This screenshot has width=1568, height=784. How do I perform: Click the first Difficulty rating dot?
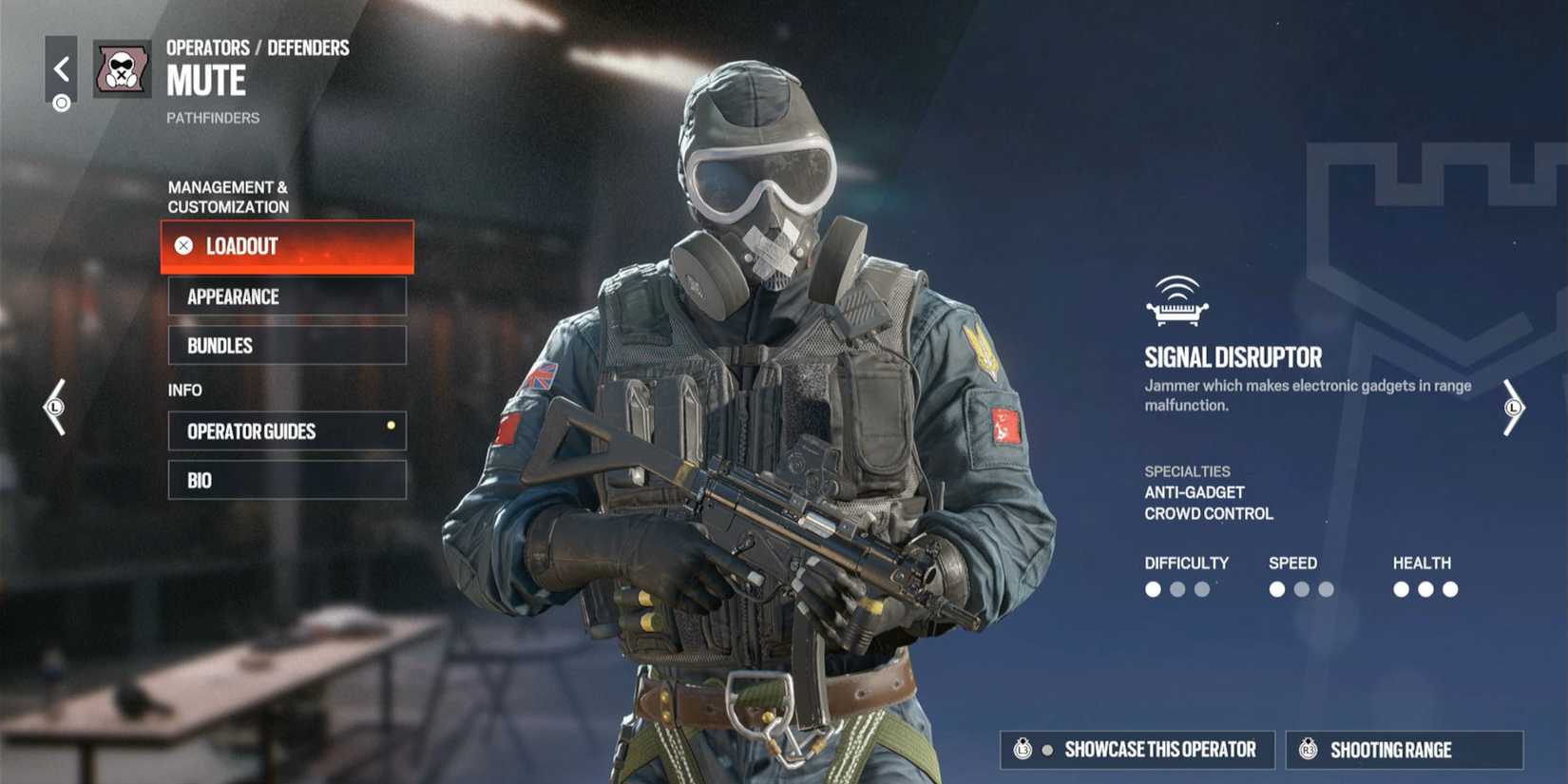[1154, 589]
